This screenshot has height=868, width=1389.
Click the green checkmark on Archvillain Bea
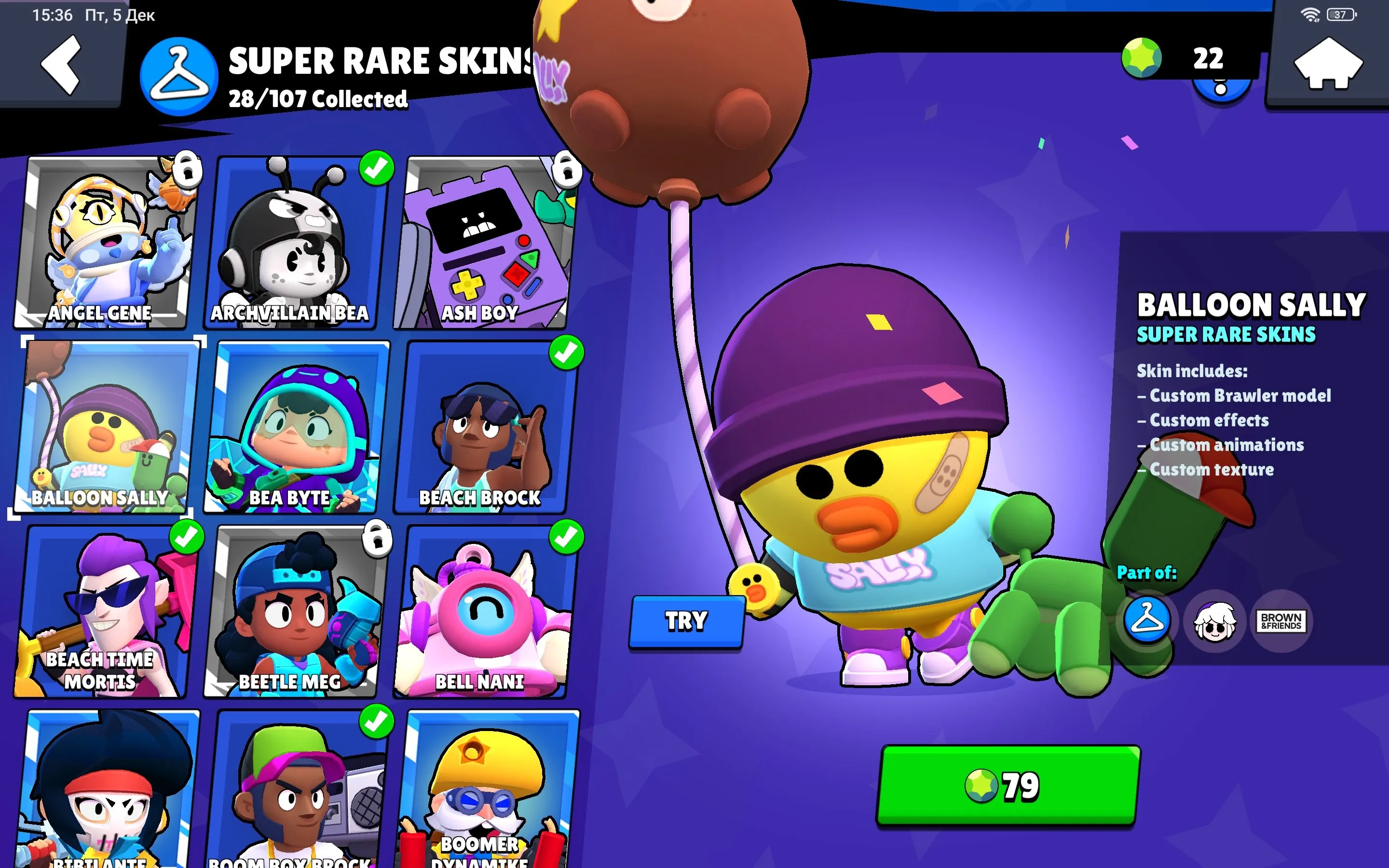coord(374,169)
